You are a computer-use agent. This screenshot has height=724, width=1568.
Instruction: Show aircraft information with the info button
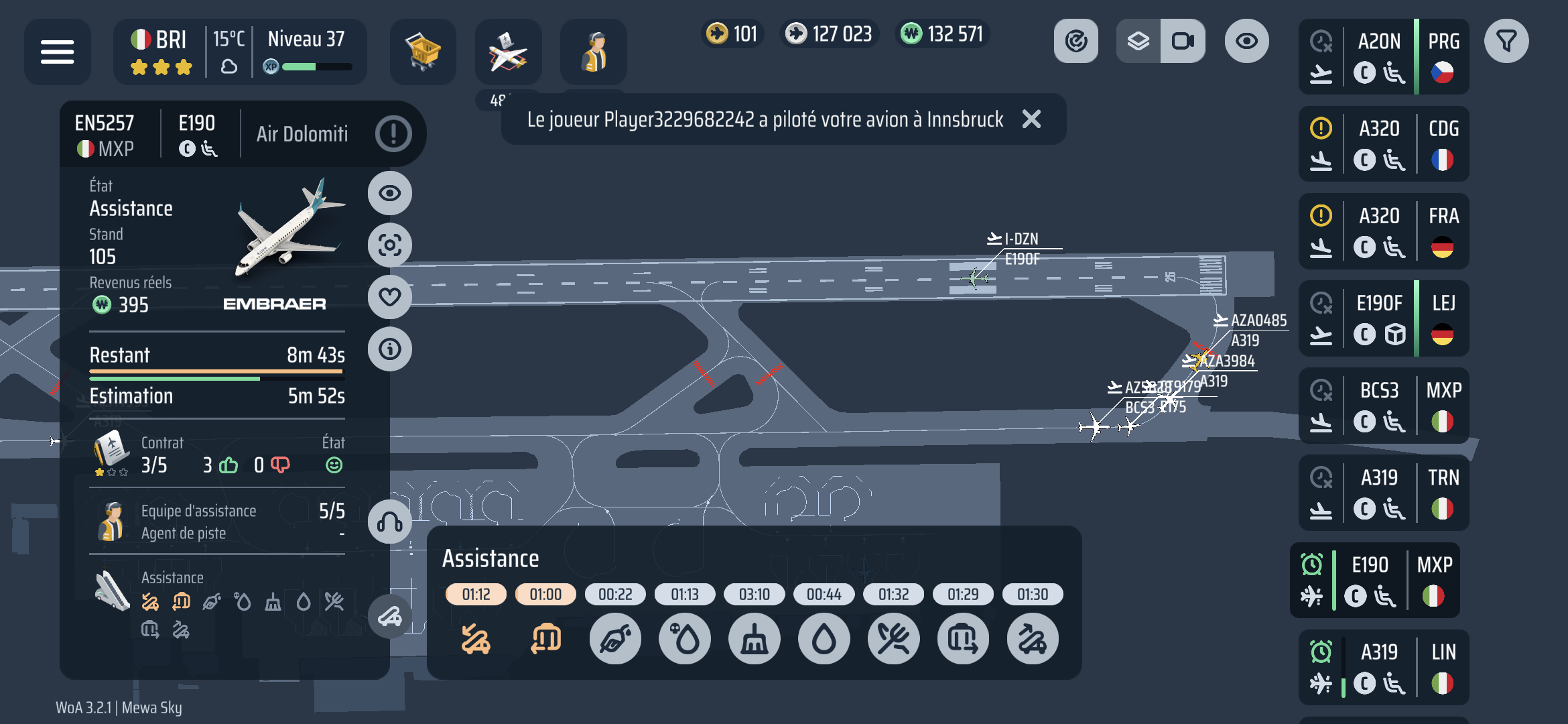(x=390, y=349)
